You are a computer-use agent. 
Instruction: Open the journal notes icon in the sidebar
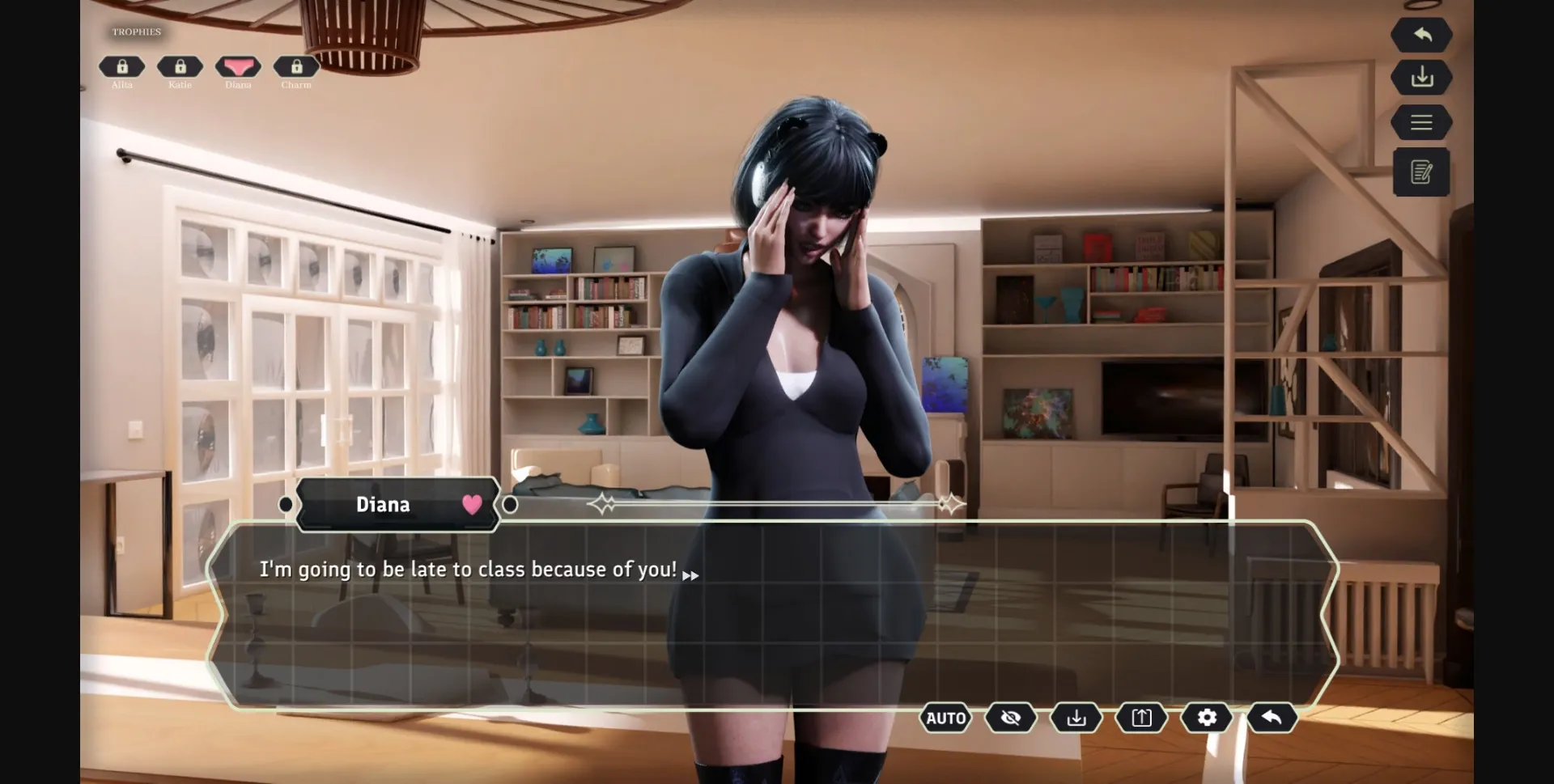click(x=1422, y=172)
